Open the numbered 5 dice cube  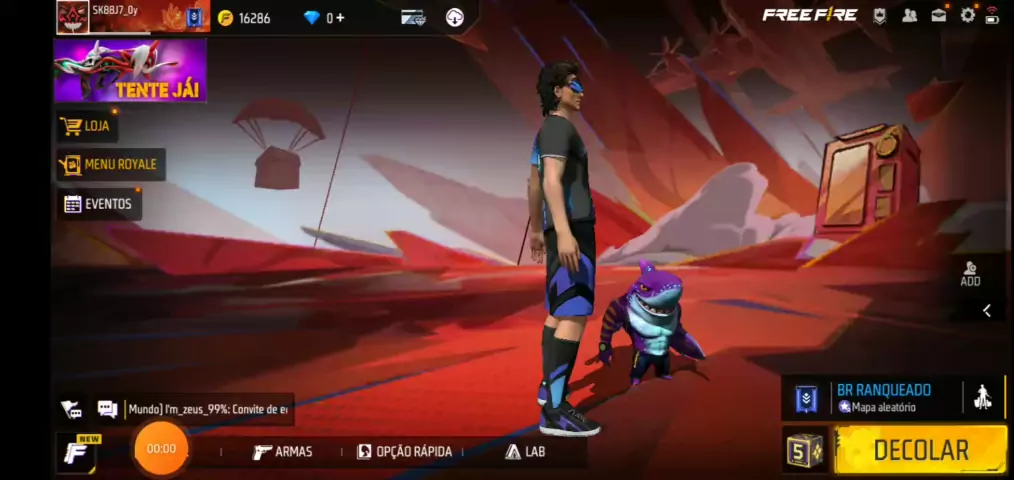(804, 450)
